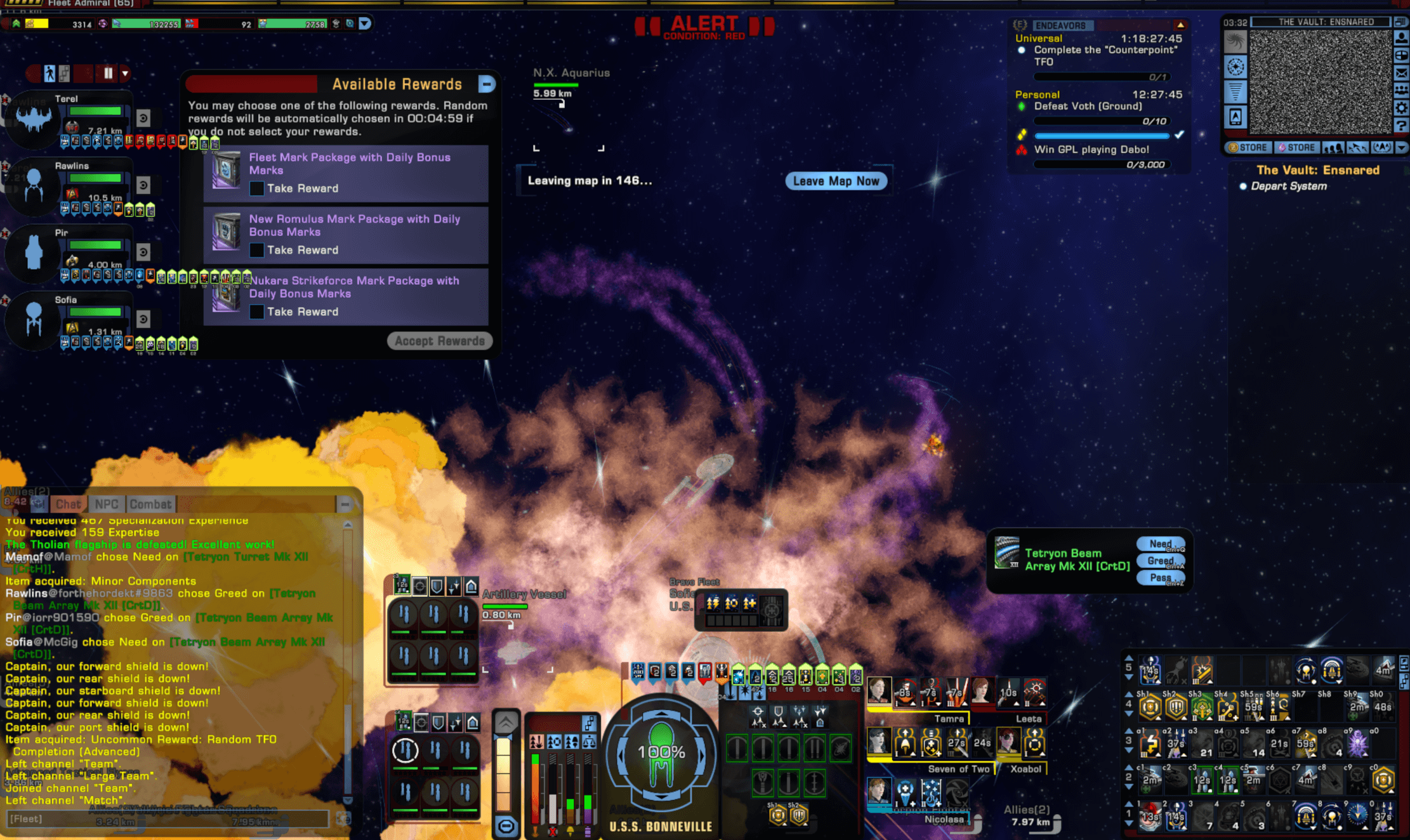Accept the selected rewards
Viewport: 1410px width, 840px height.
pyautogui.click(x=440, y=341)
